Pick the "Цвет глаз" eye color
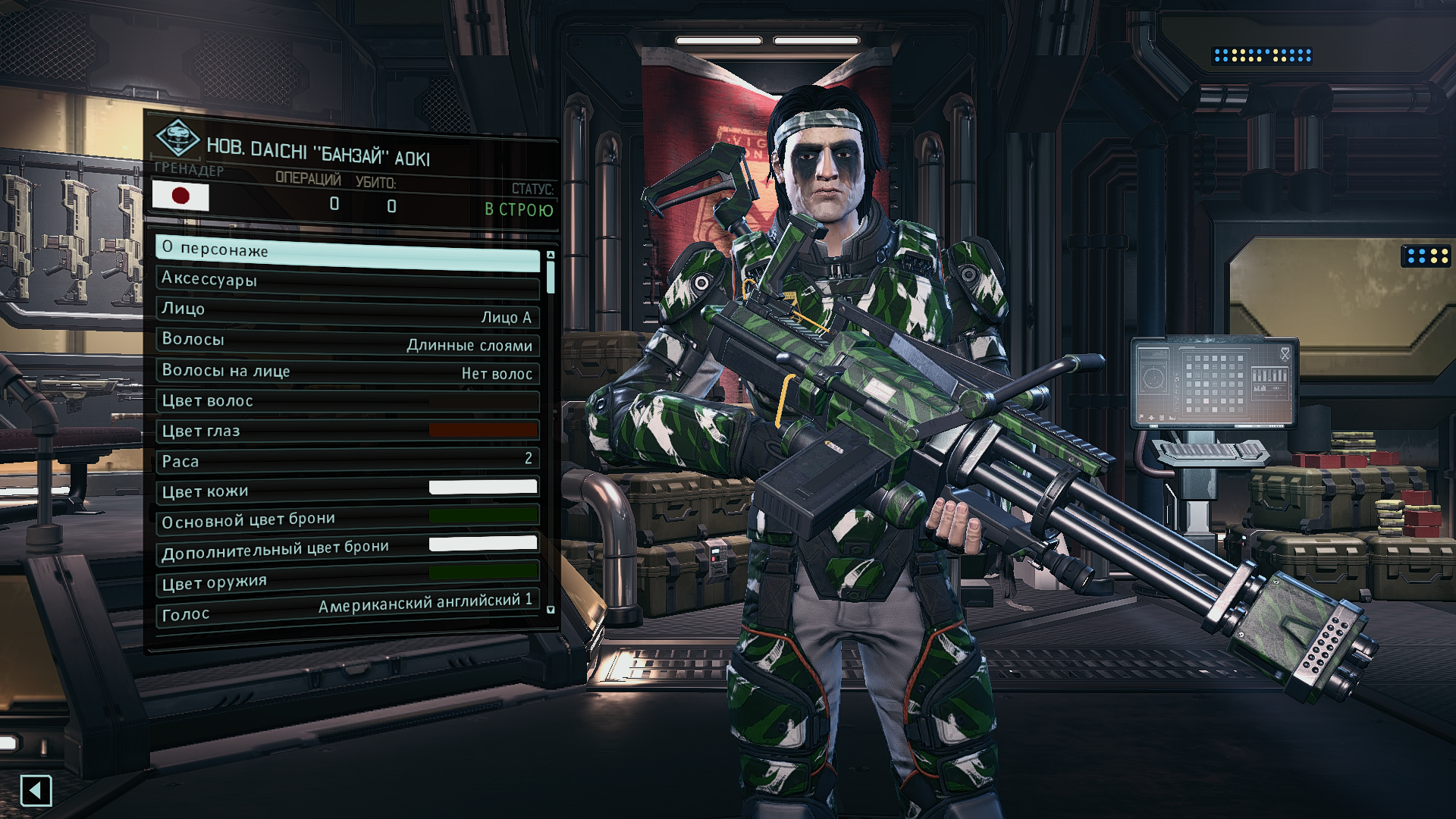Image resolution: width=1456 pixels, height=819 pixels. click(347, 431)
